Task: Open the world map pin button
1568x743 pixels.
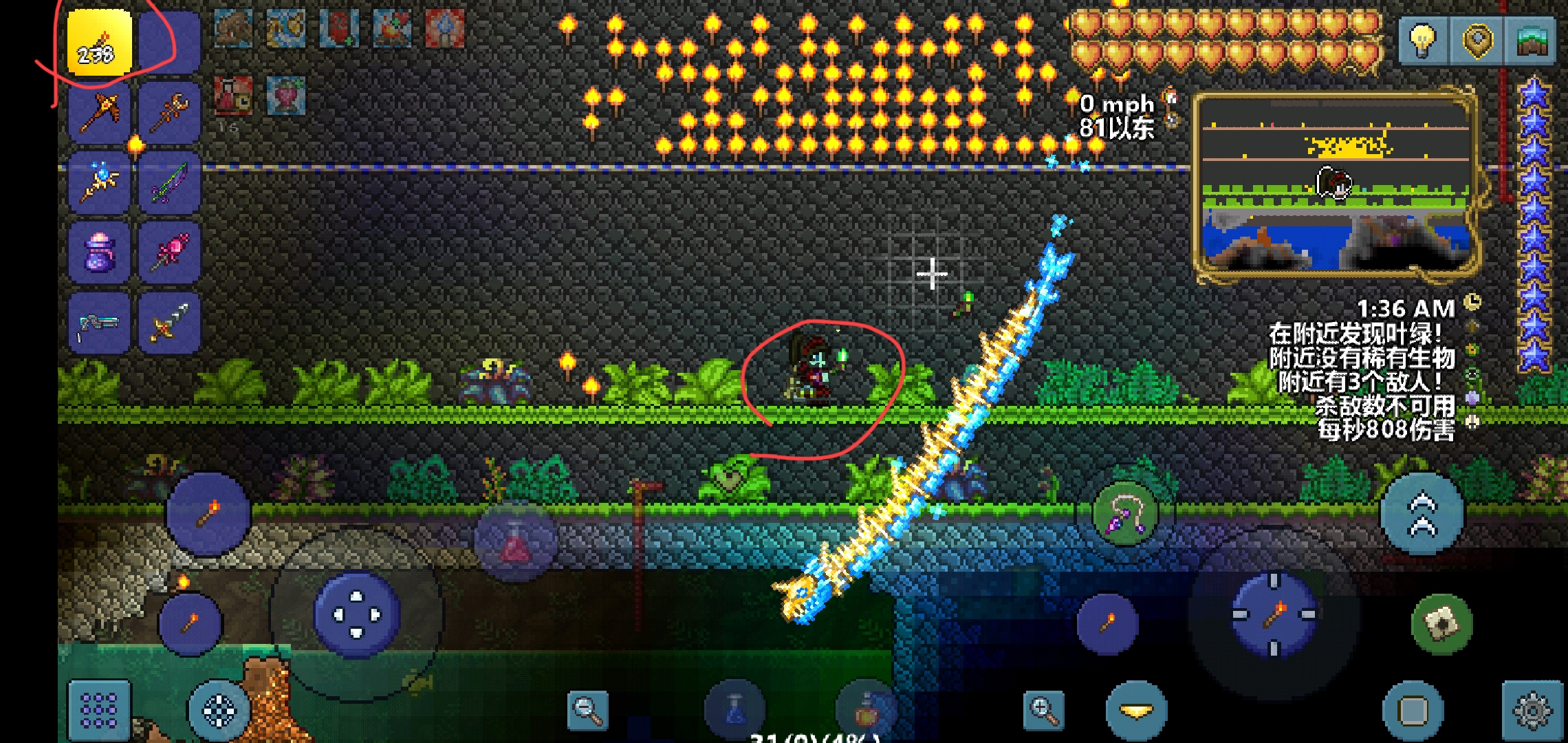Action: point(1477,41)
